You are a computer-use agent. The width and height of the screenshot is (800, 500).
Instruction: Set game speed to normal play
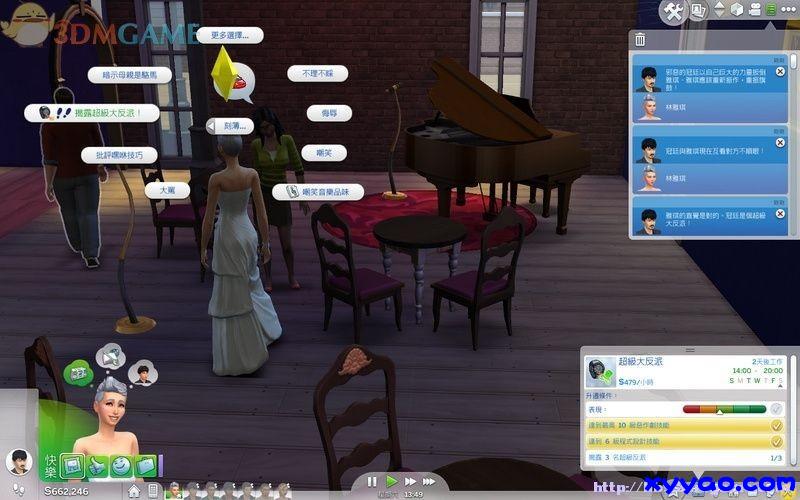tap(390, 481)
